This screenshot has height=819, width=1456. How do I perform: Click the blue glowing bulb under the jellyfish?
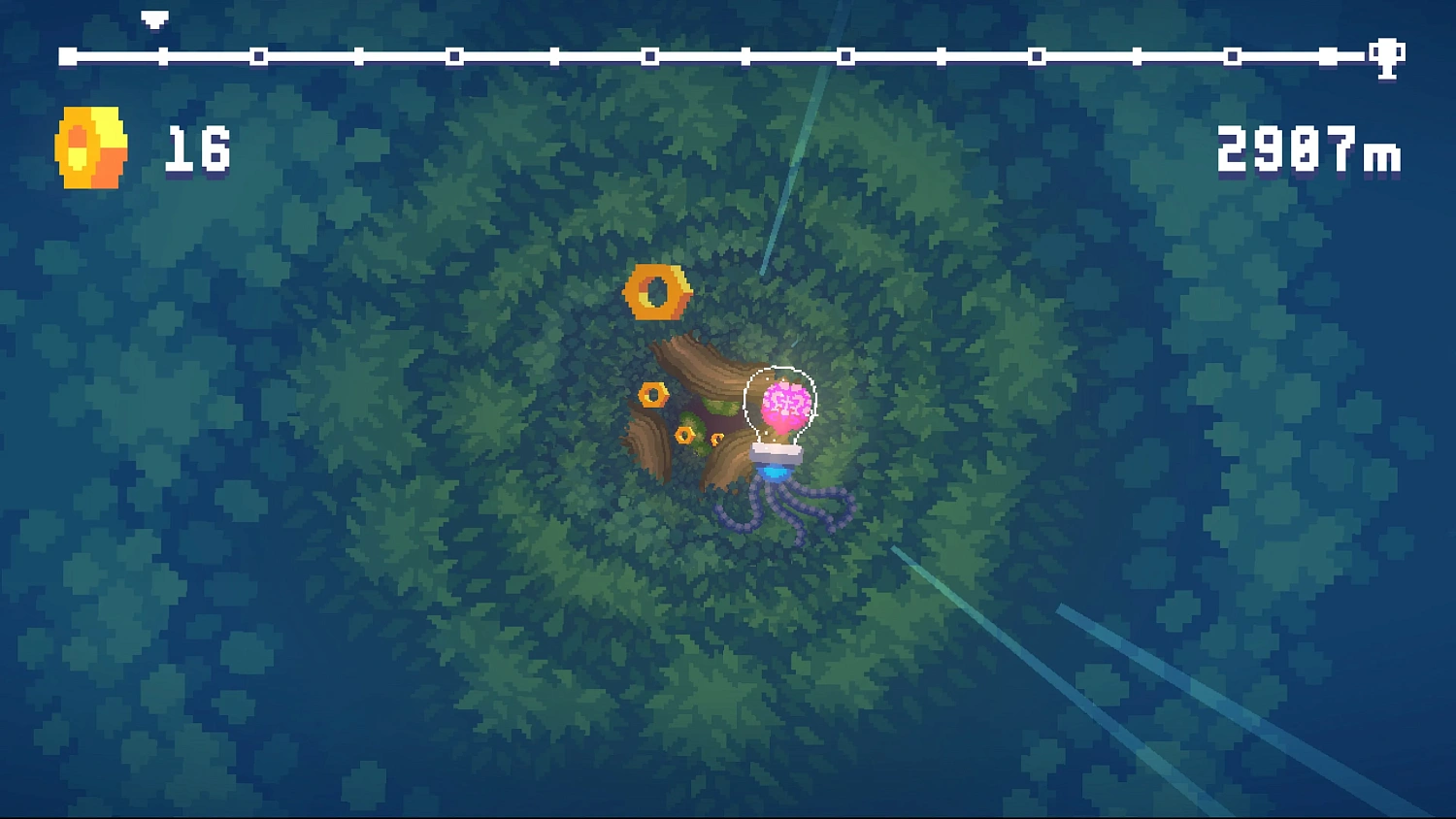[x=775, y=473]
